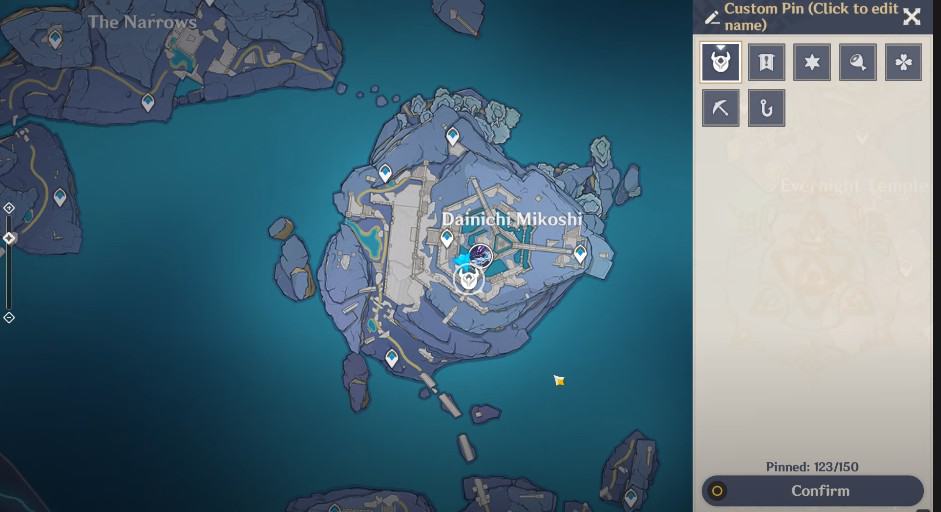The width and height of the screenshot is (941, 512).
Task: Choose the four-leaf clover pin icon
Action: 904,62
